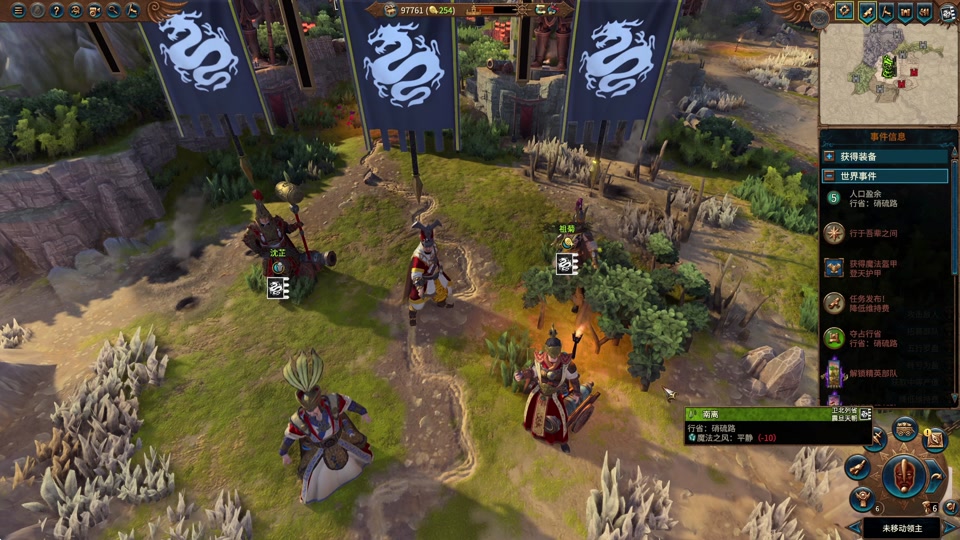This screenshot has height=540, width=960.
Task: Collapse the 世界事件 event category
Action: point(829,176)
